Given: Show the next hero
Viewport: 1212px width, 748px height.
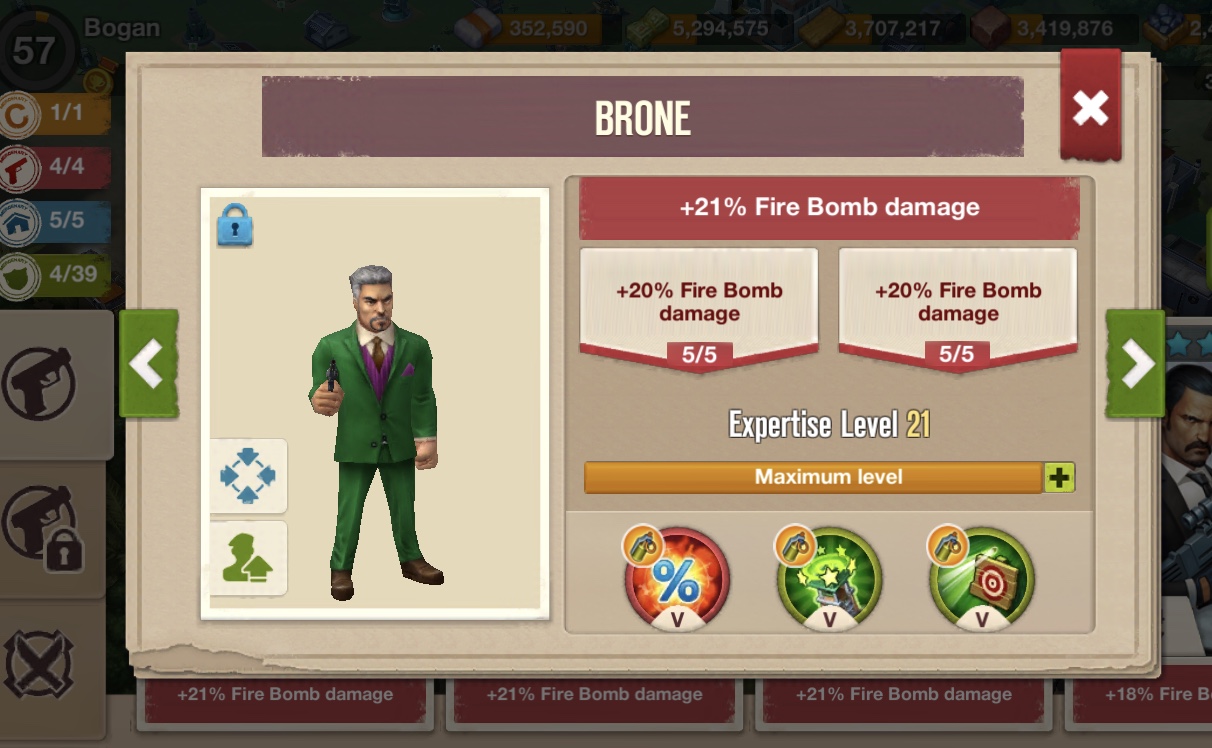Looking at the screenshot, I should click(x=1135, y=364).
